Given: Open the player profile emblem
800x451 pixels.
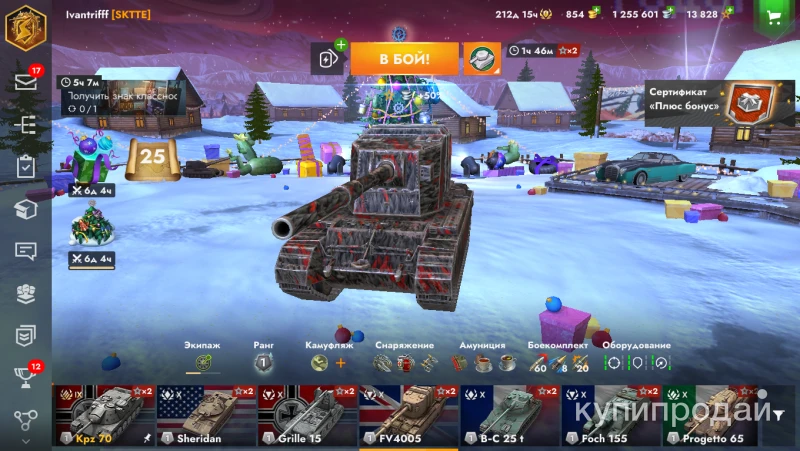Looking at the screenshot, I should [x=26, y=27].
